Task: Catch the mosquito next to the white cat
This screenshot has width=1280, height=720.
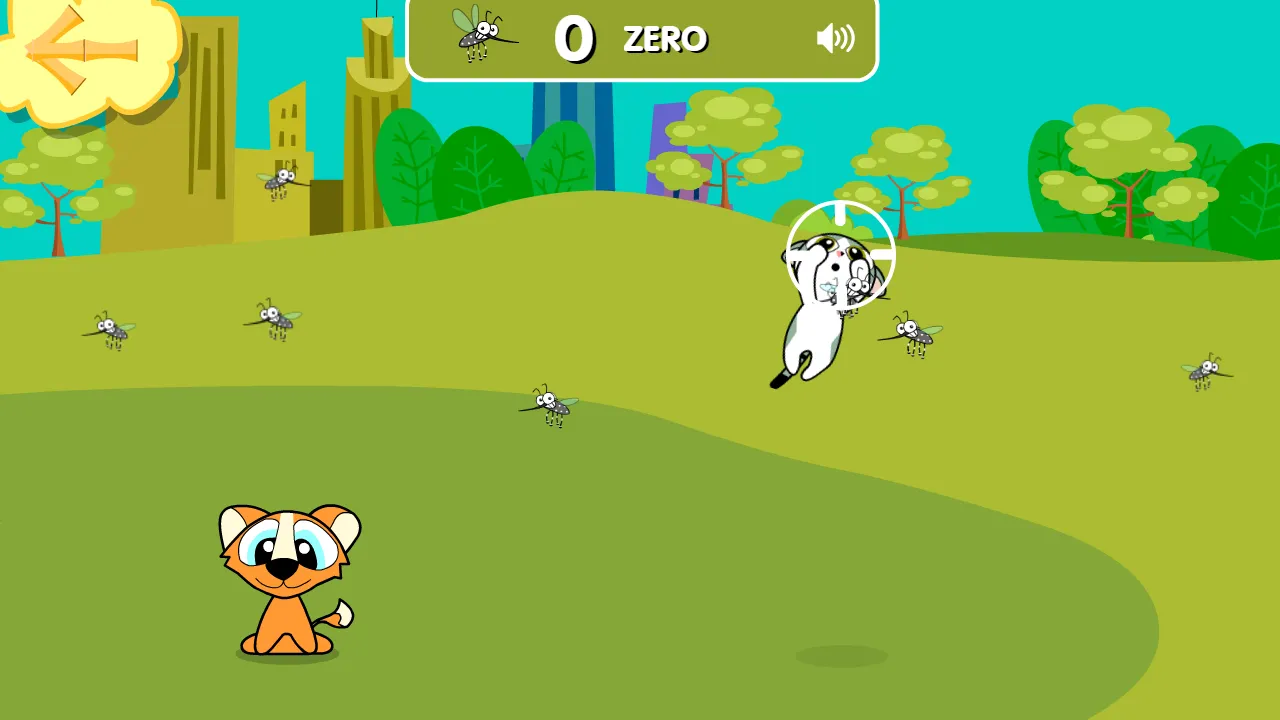Action: tap(912, 335)
